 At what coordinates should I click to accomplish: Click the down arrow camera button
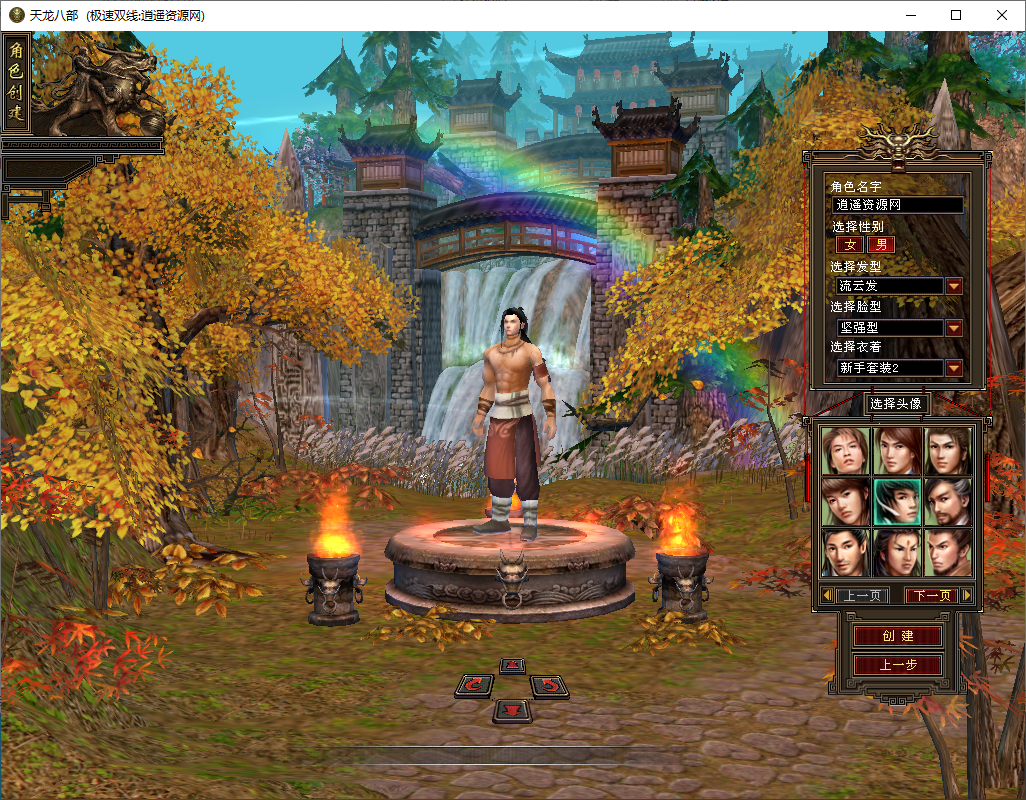[512, 710]
